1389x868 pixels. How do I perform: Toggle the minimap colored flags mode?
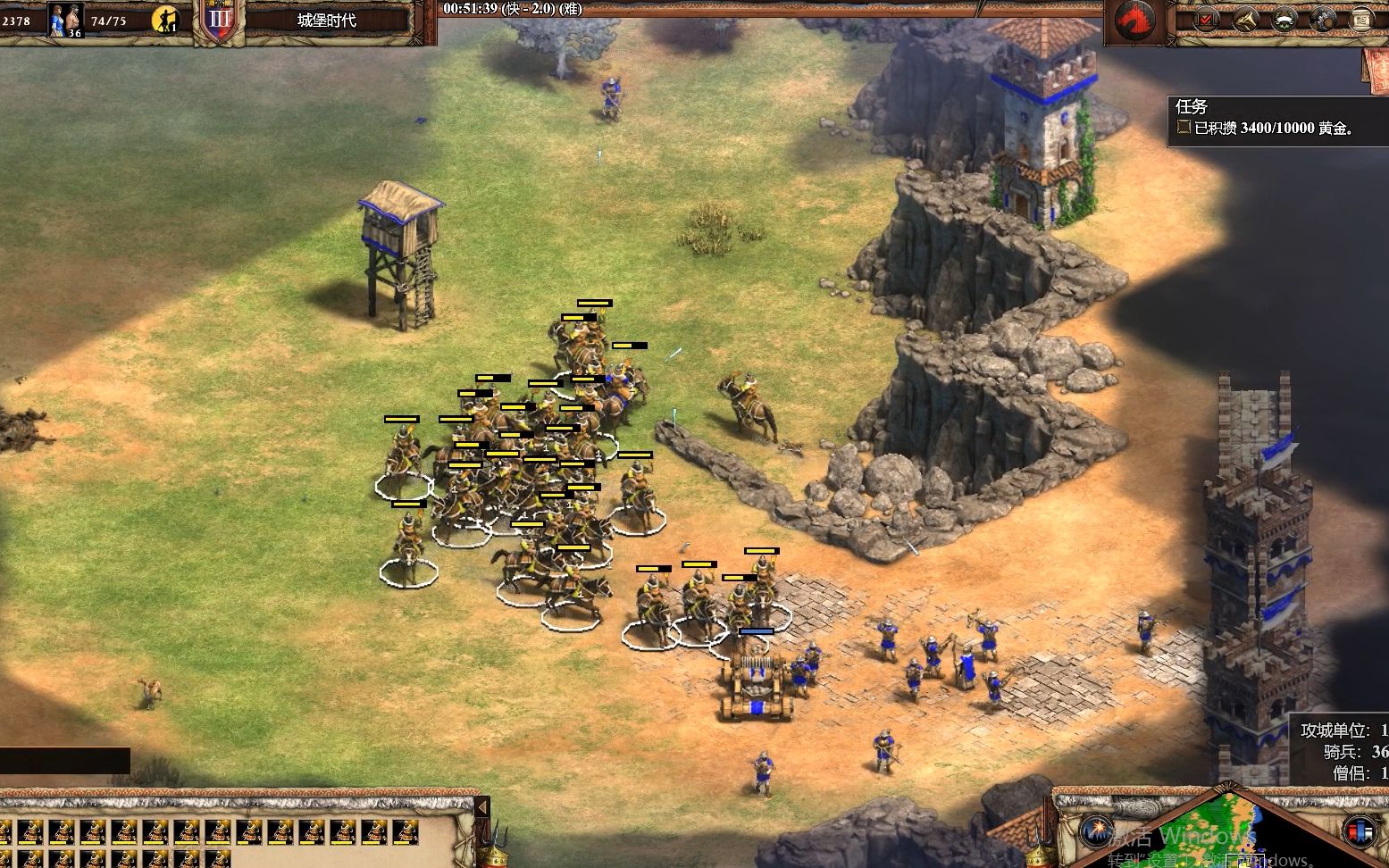[1360, 830]
